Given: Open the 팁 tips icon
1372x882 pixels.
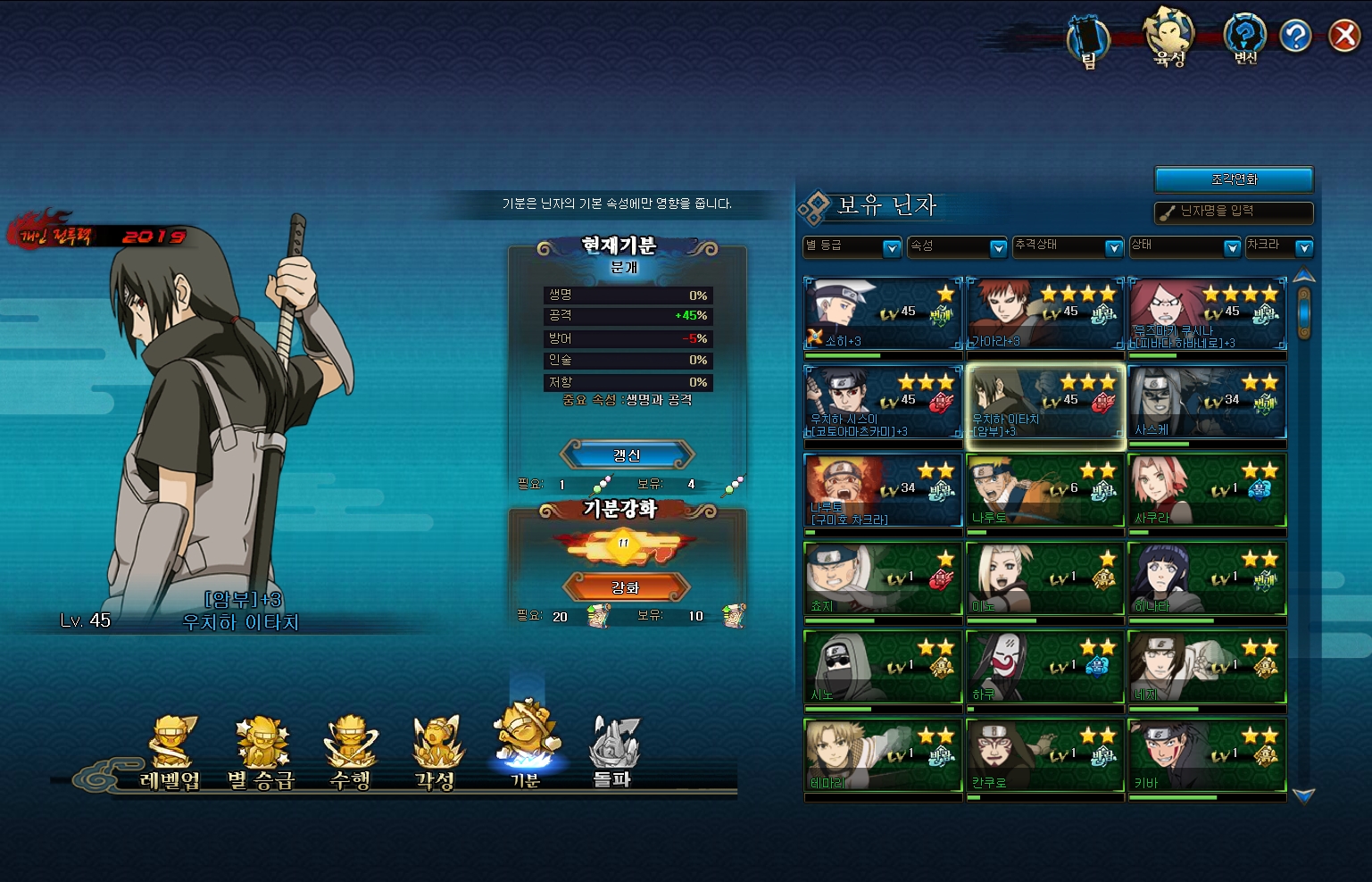Looking at the screenshot, I should click(x=1088, y=41).
